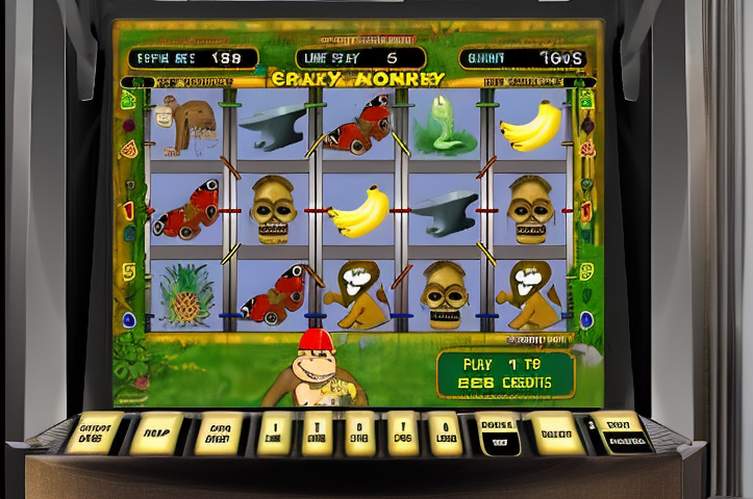753x499 pixels.
Task: Choose the 3 Lines button
Action: coord(318,434)
